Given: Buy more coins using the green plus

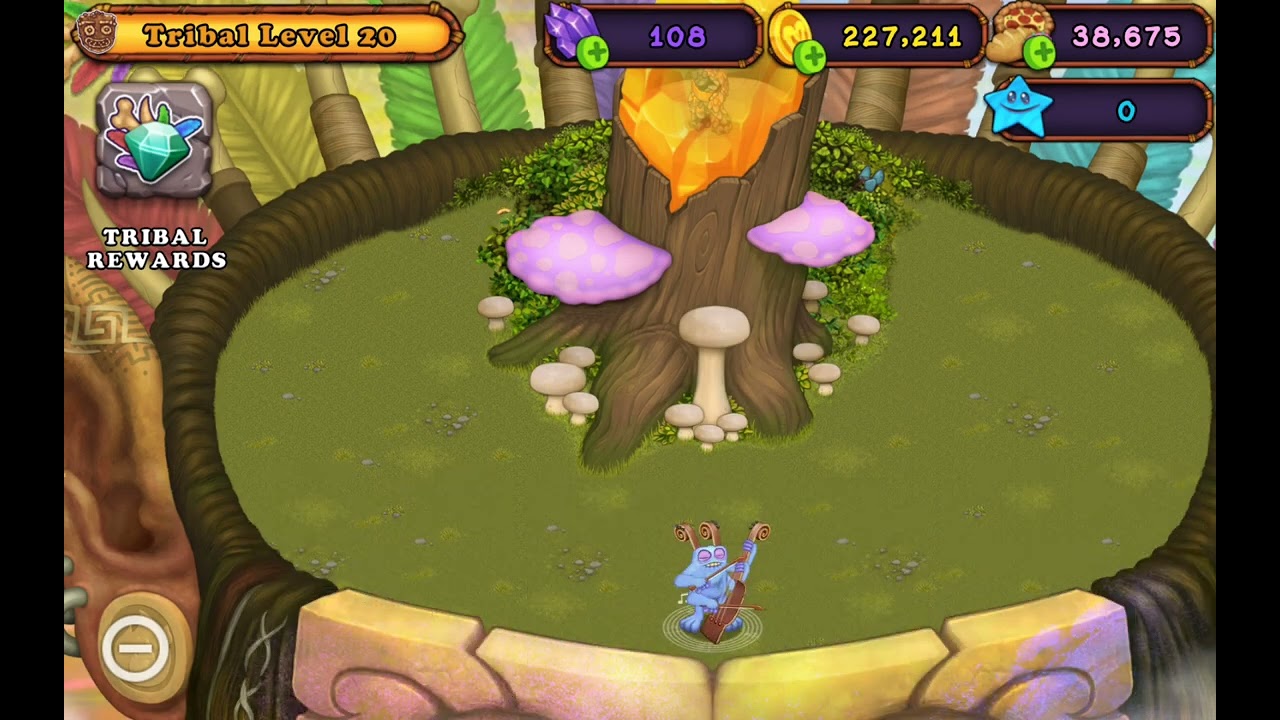Looking at the screenshot, I should click(810, 57).
